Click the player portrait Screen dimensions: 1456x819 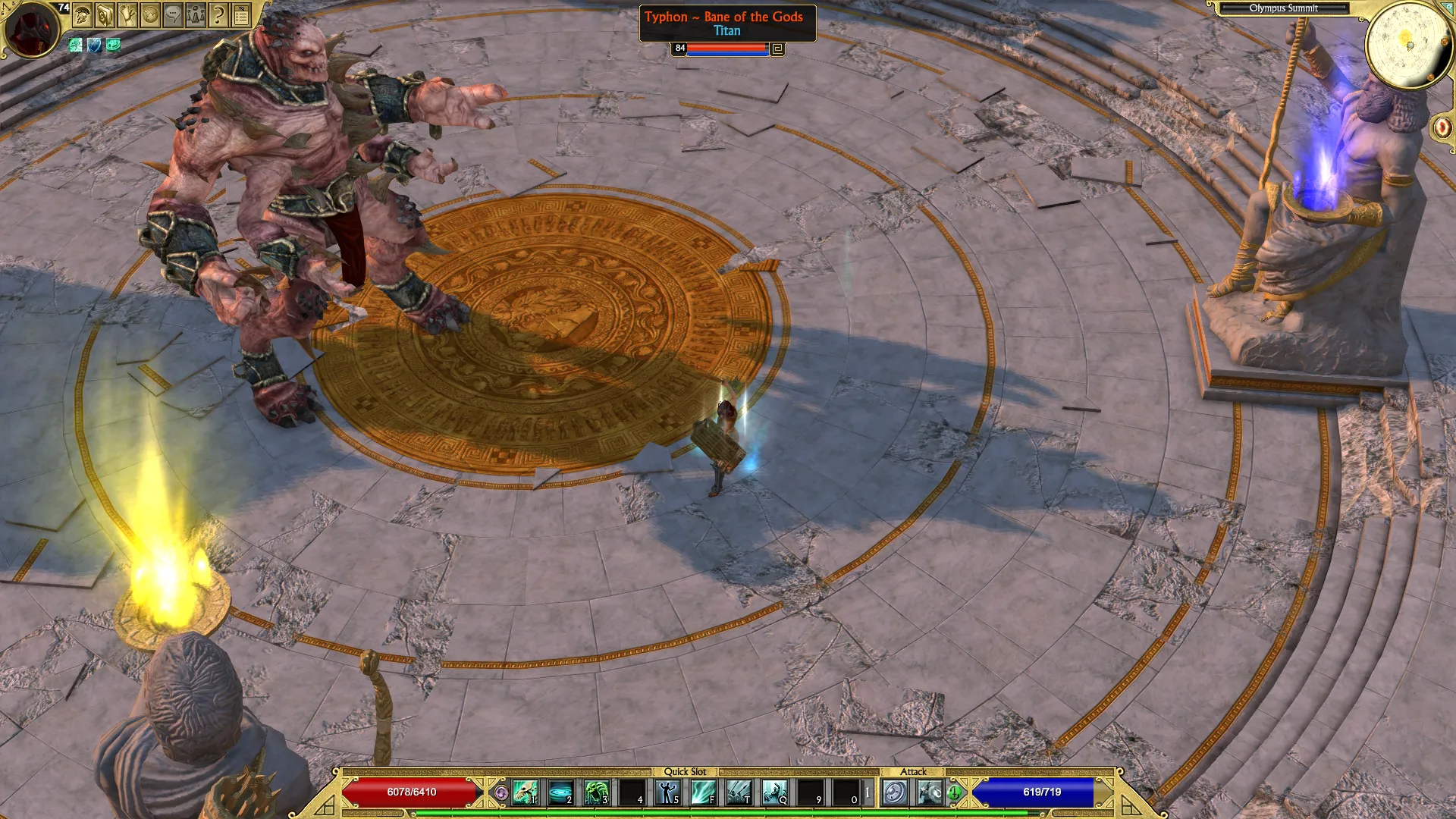pyautogui.click(x=32, y=29)
